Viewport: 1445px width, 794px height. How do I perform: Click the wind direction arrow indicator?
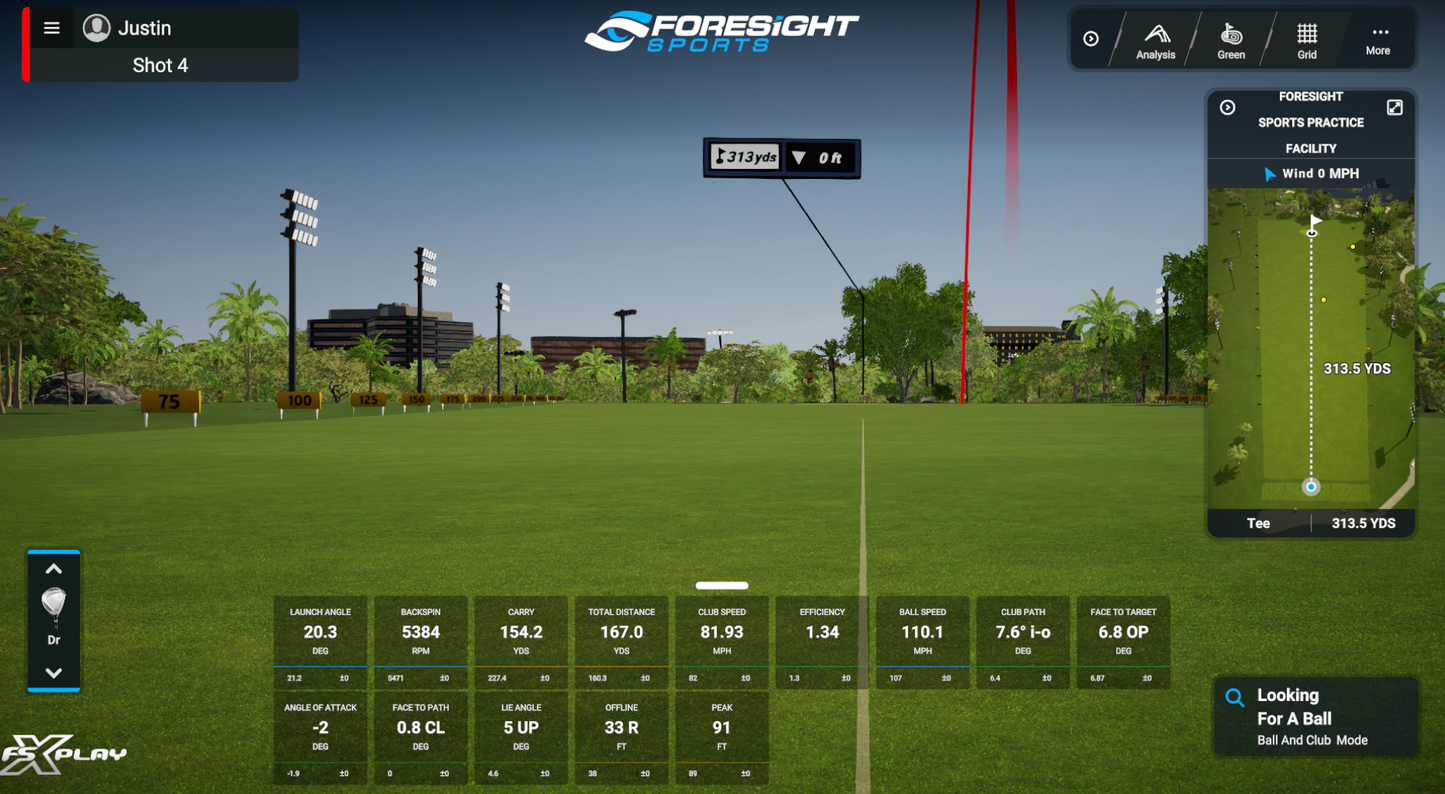click(1271, 173)
